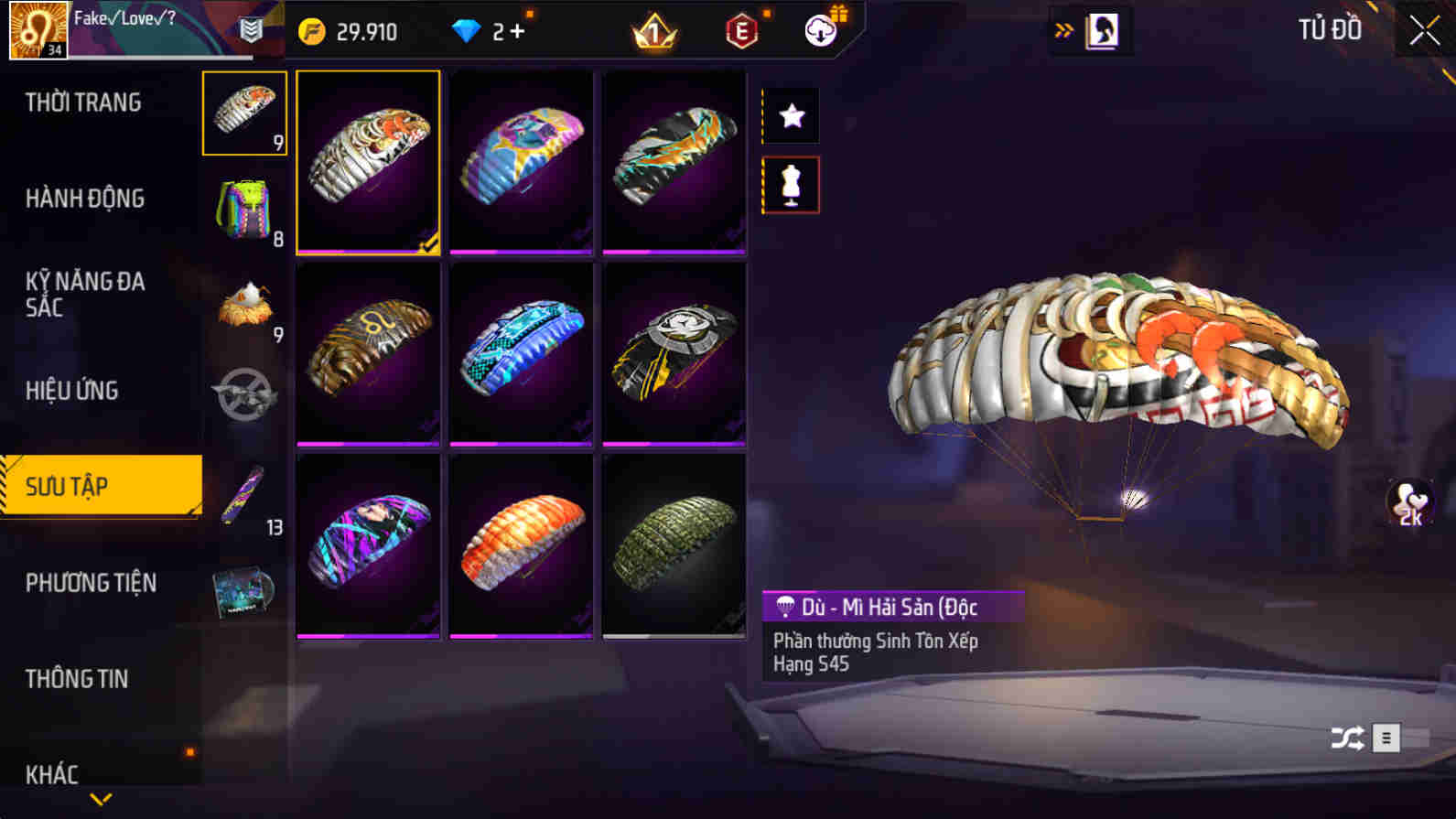Enable the mannequin preview toggle
The height and width of the screenshot is (819, 1456).
[x=790, y=183]
